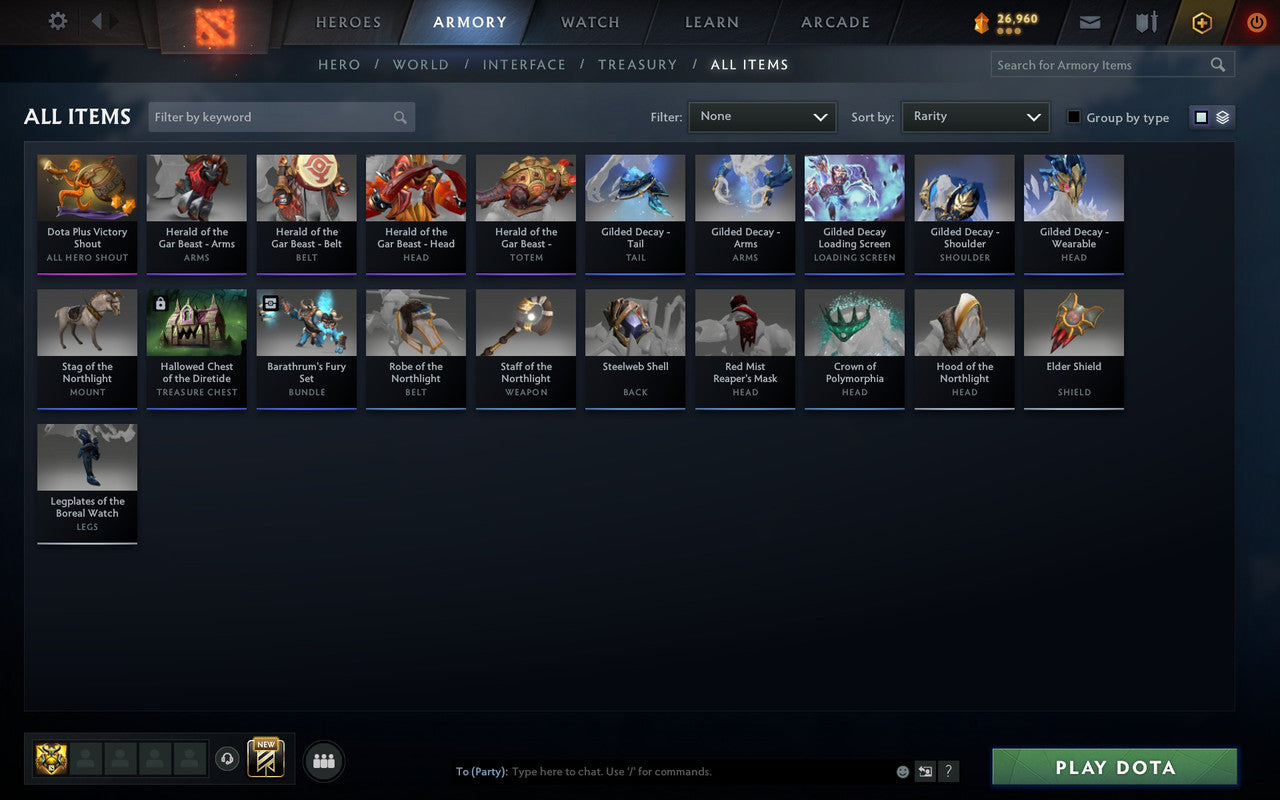Switch to the WATCH tab
The height and width of the screenshot is (800, 1280).
click(589, 21)
